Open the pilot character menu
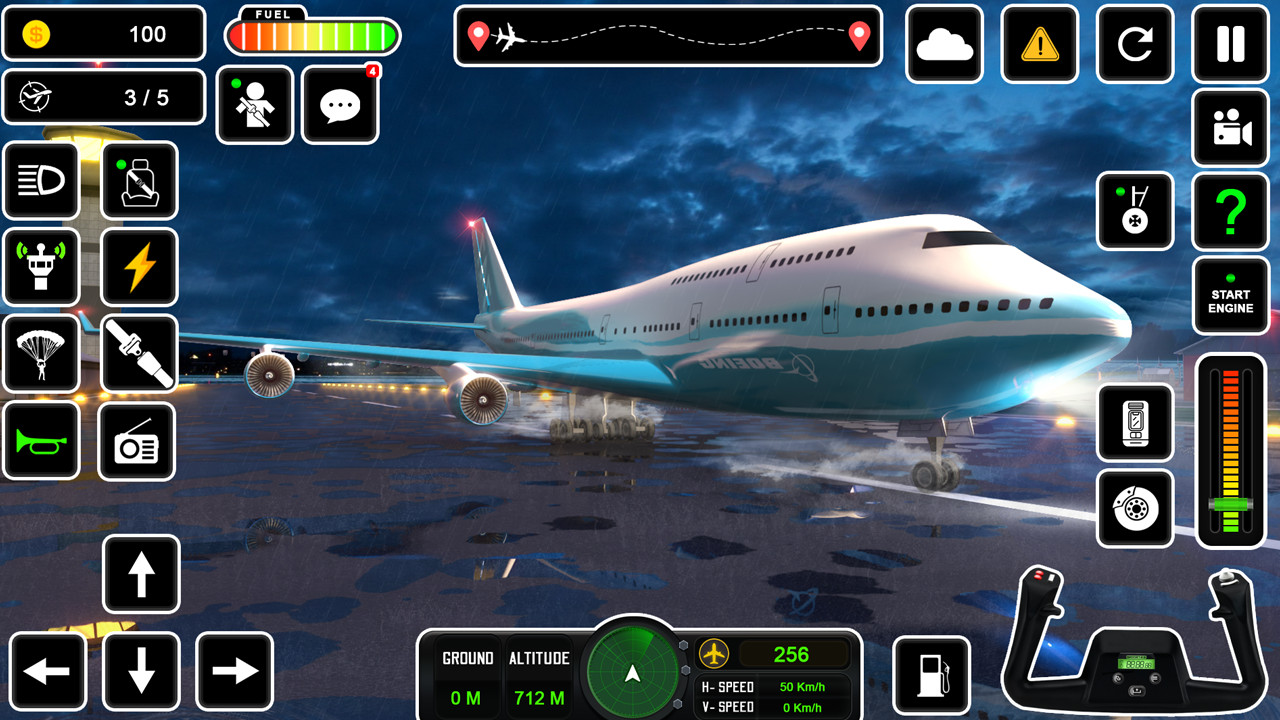1280x720 pixels. [x=255, y=106]
